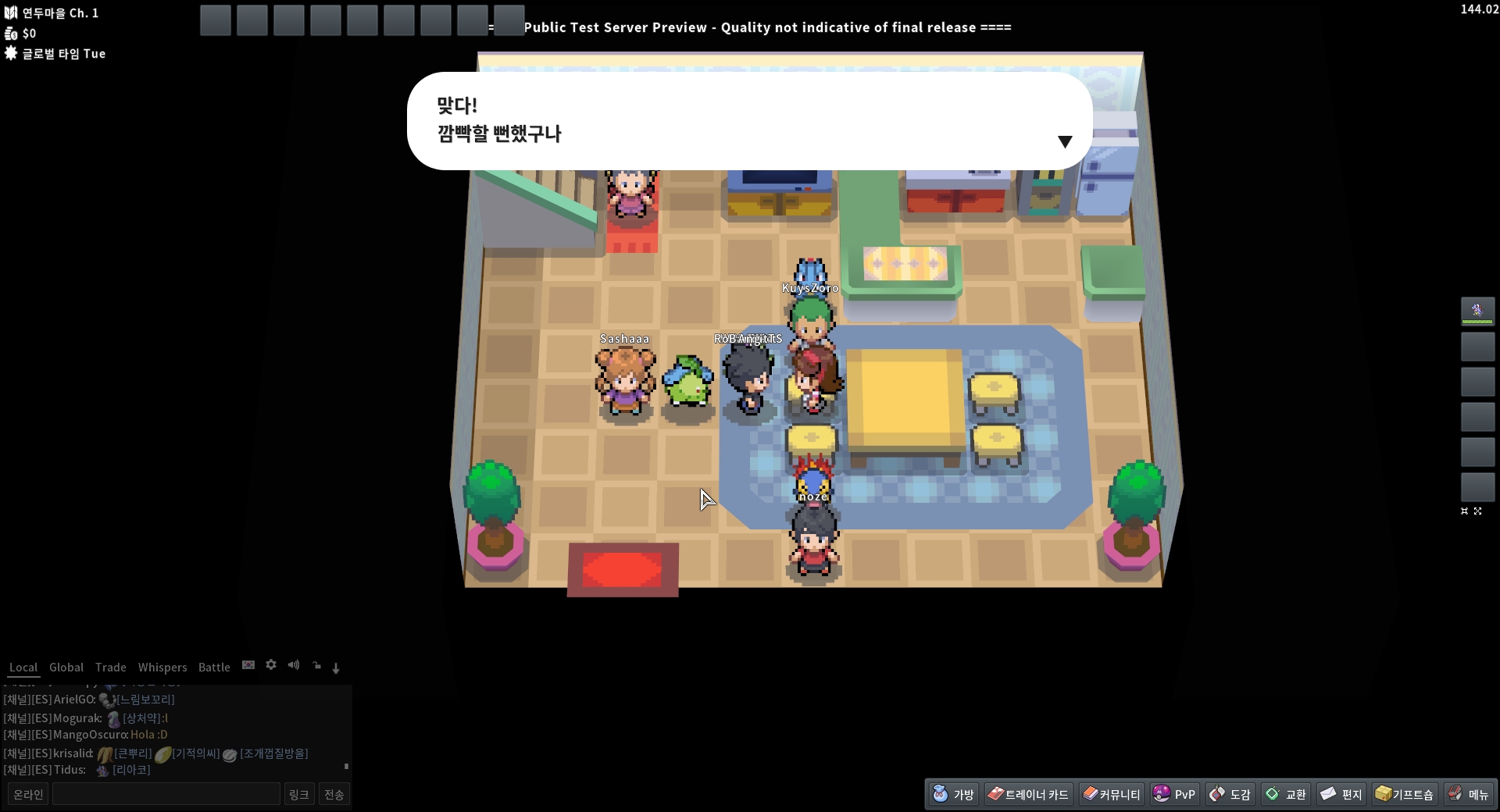Open the 가방 bag menu

point(953,794)
